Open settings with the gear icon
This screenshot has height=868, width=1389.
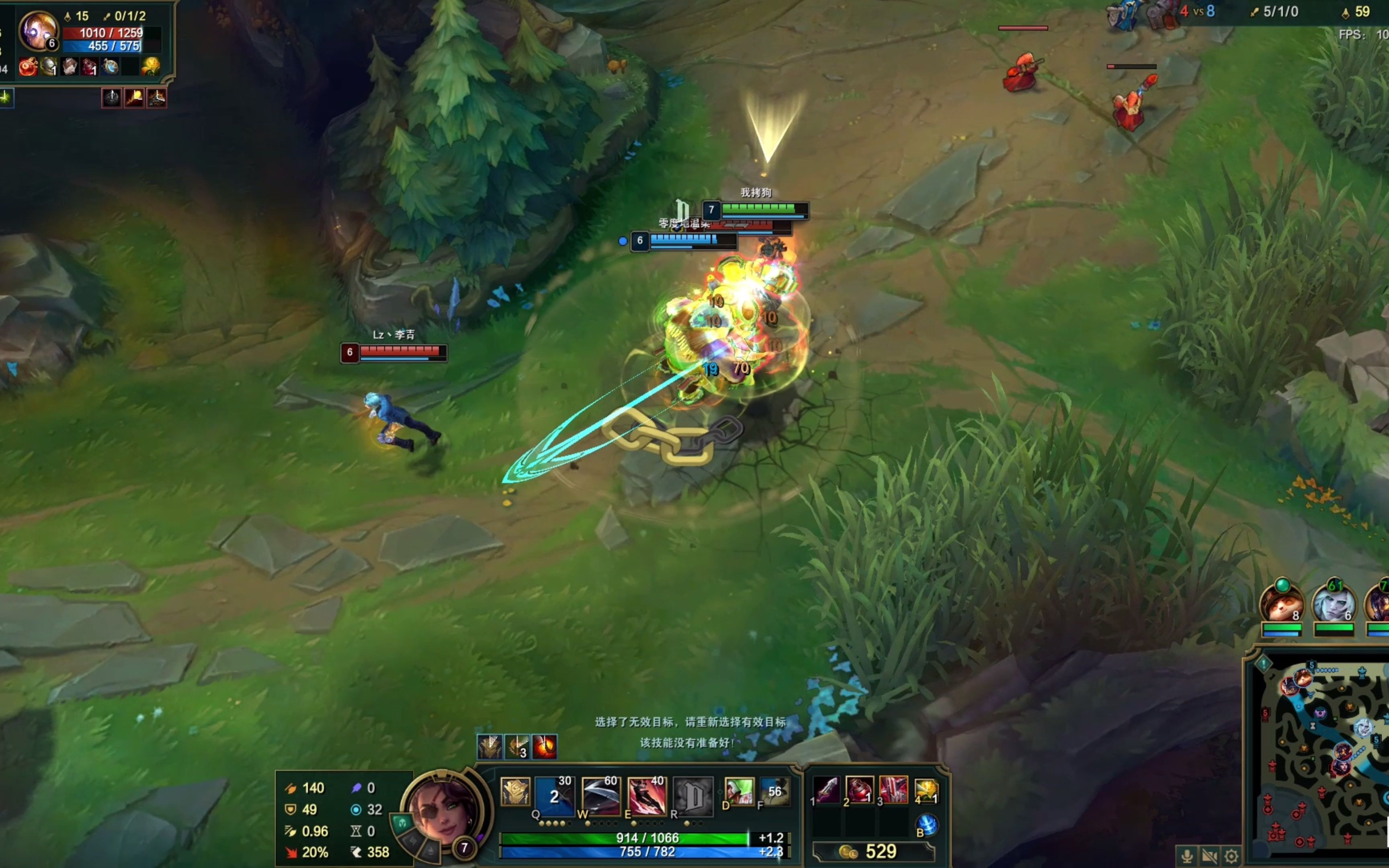tap(1231, 856)
